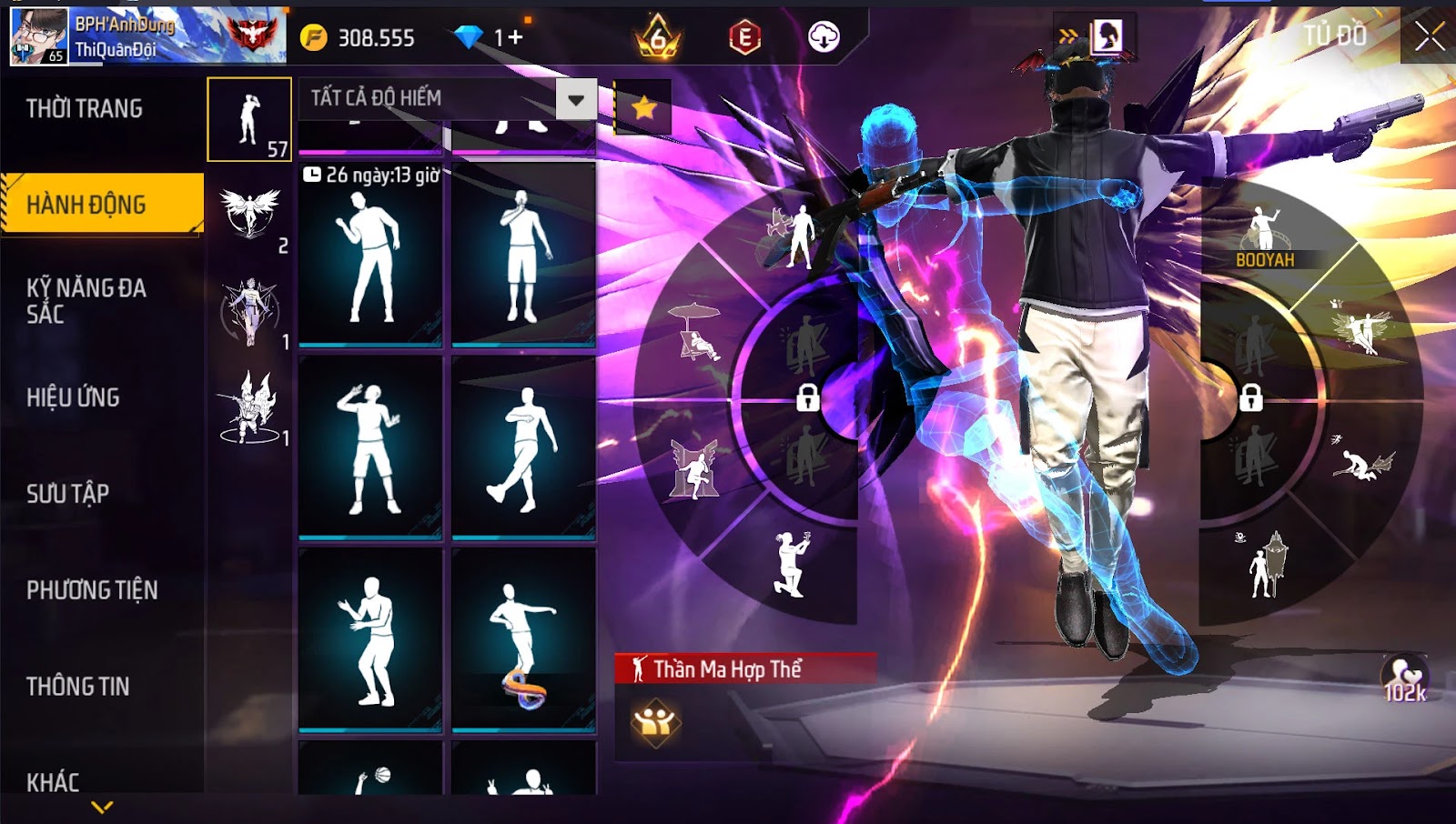Viewport: 1456px width, 824px height.
Task: Open the Hiệu Ứng section
Action: [x=73, y=397]
